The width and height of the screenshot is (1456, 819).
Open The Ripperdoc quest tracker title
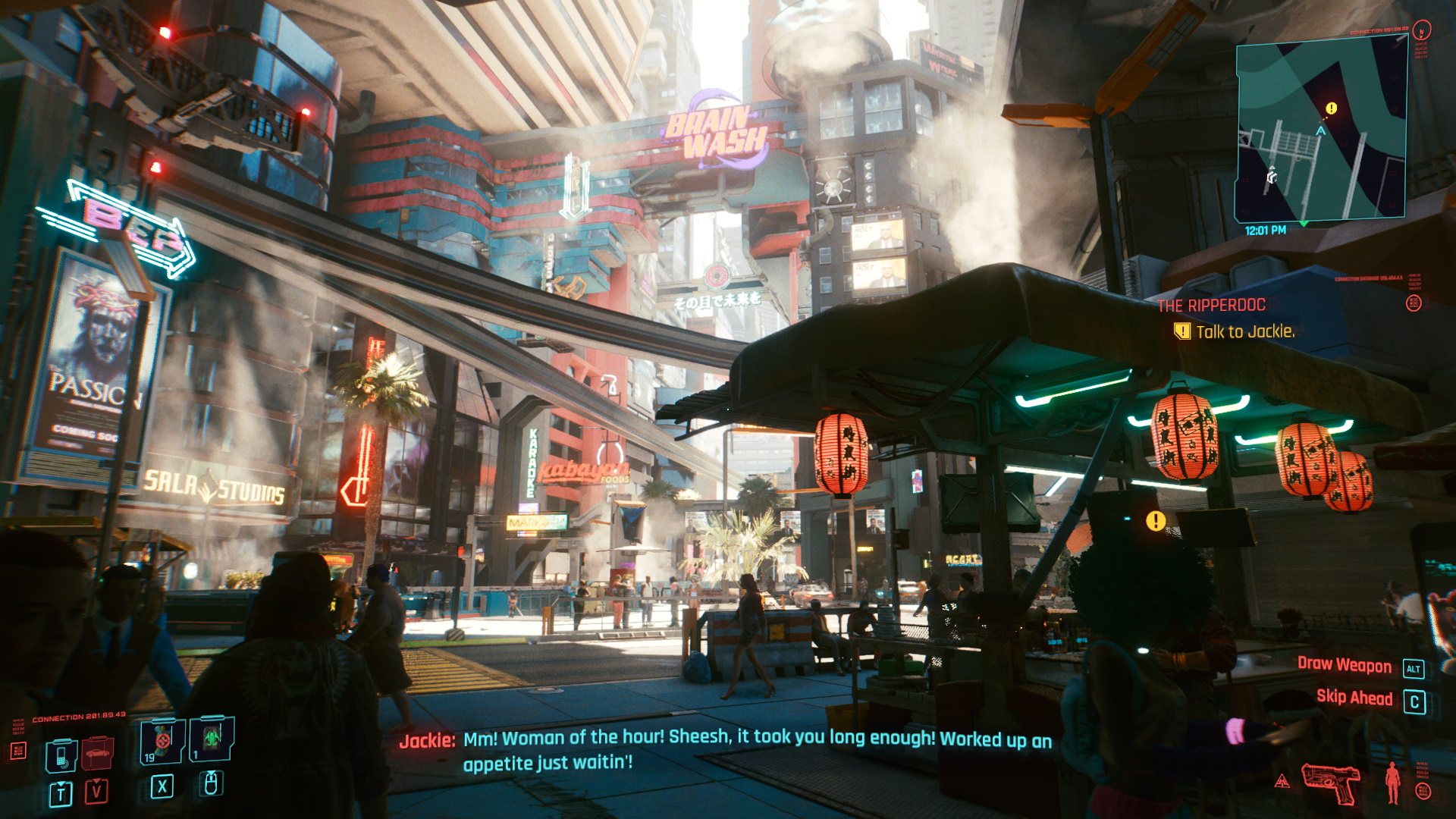(x=1211, y=306)
